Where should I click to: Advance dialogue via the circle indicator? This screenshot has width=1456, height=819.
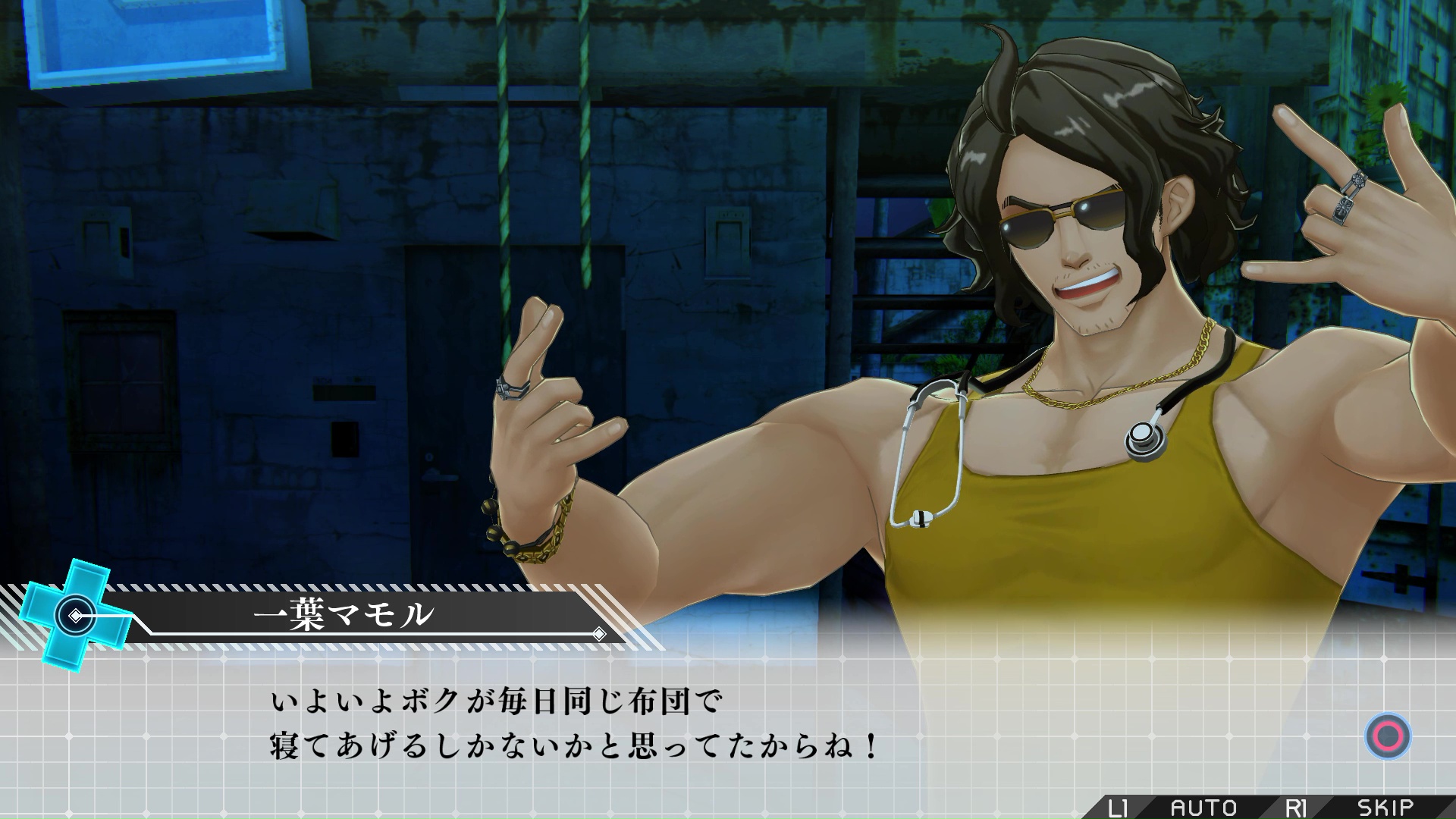1388,736
